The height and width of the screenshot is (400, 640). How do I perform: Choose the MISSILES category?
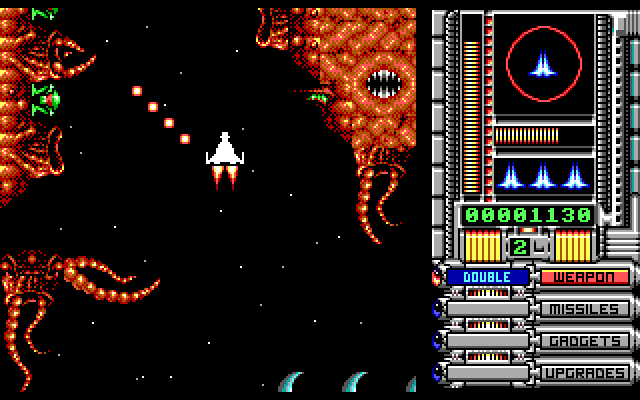[585, 309]
